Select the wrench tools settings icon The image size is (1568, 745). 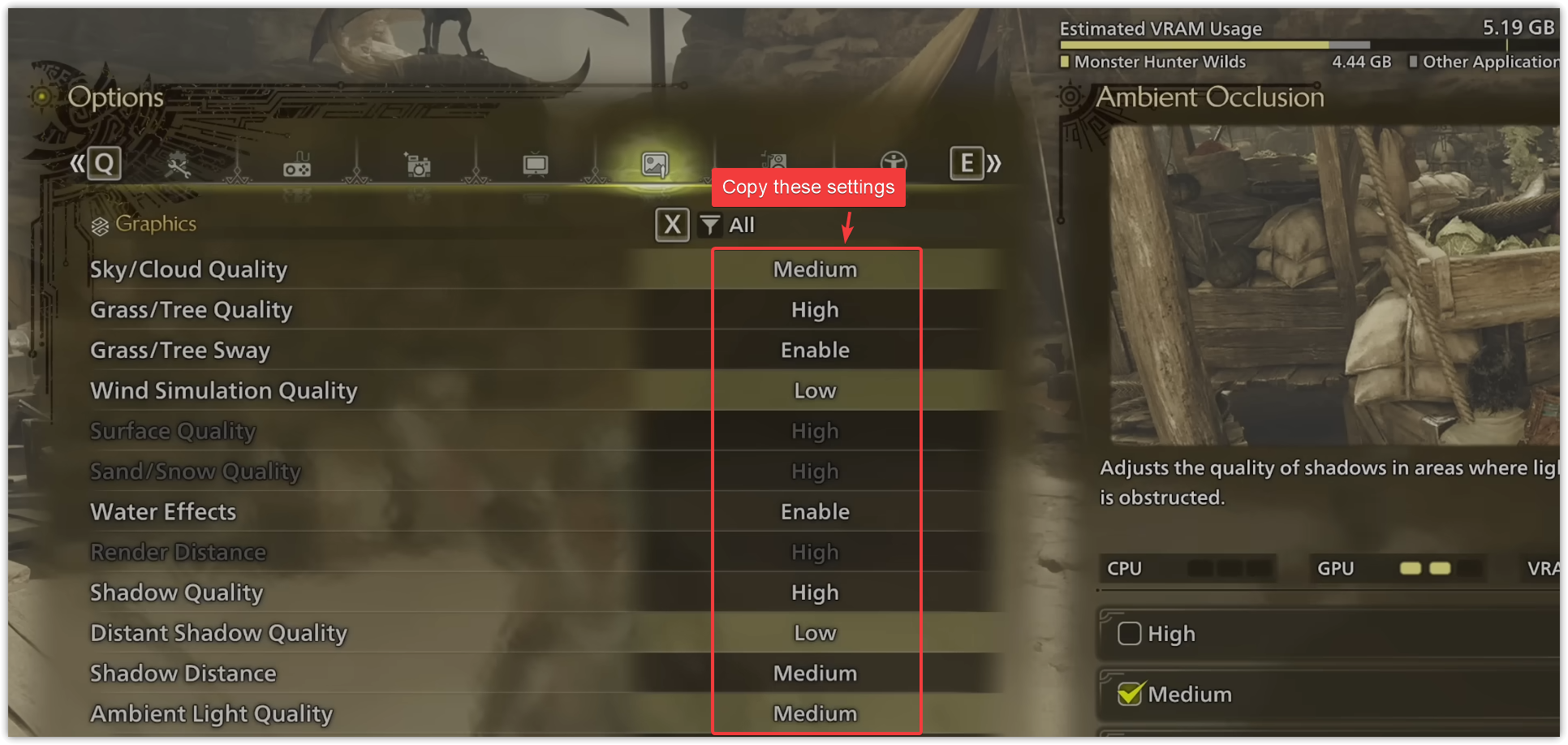pos(180,163)
